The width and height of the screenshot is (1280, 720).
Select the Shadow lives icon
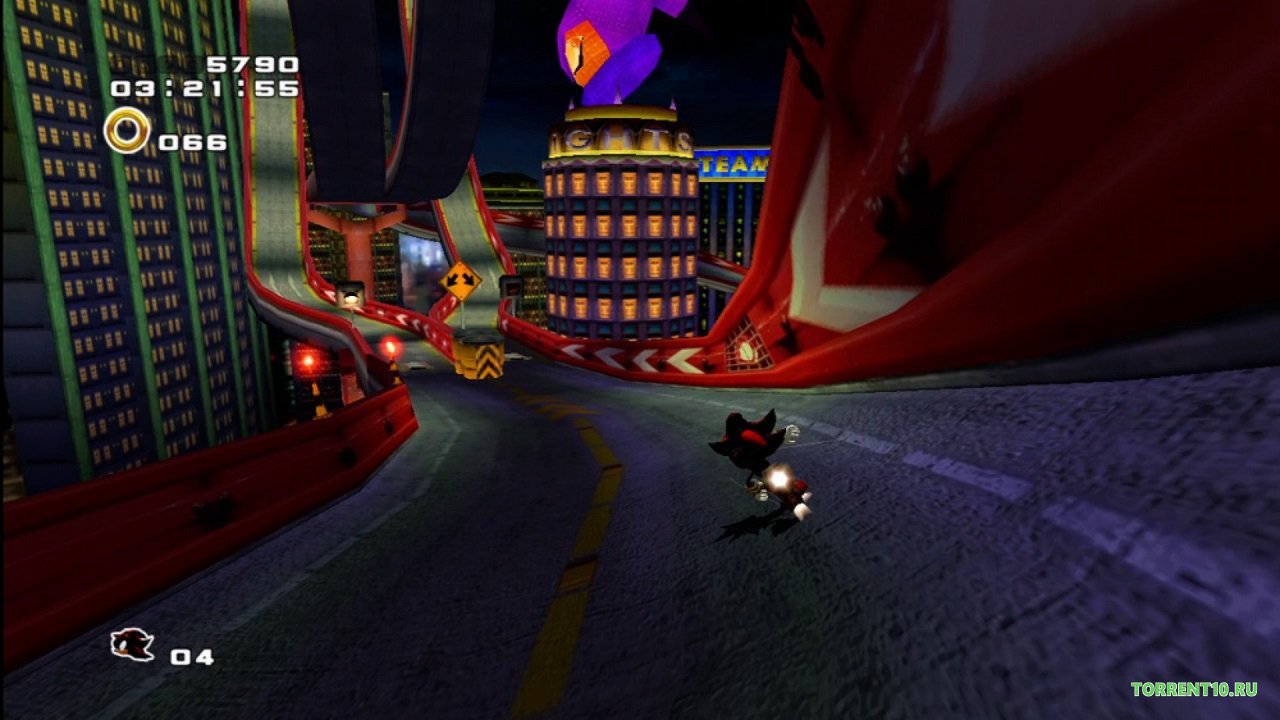(132, 645)
